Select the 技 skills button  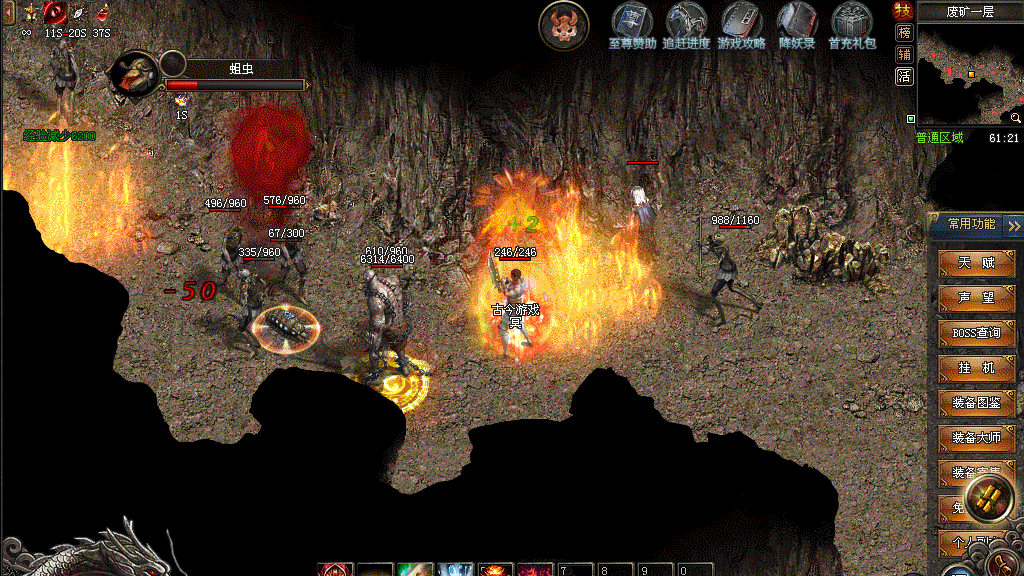click(x=904, y=11)
